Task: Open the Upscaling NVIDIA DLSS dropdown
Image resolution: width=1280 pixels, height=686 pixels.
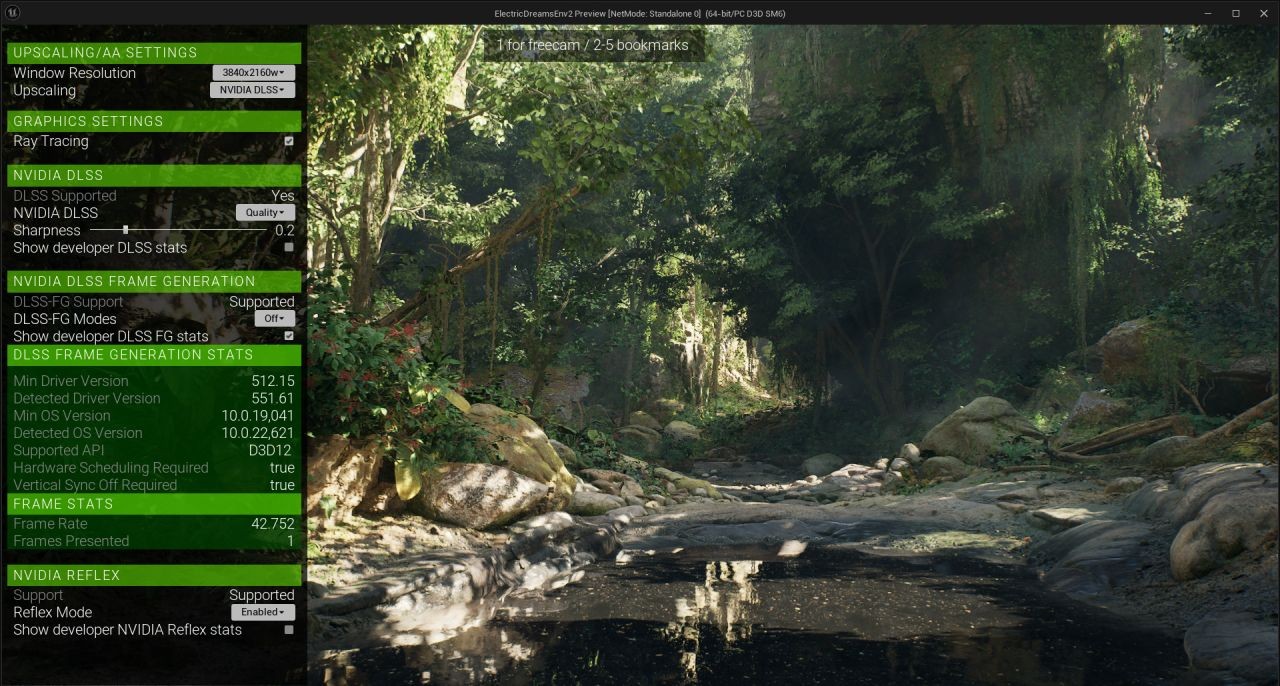Action: pyautogui.click(x=253, y=90)
